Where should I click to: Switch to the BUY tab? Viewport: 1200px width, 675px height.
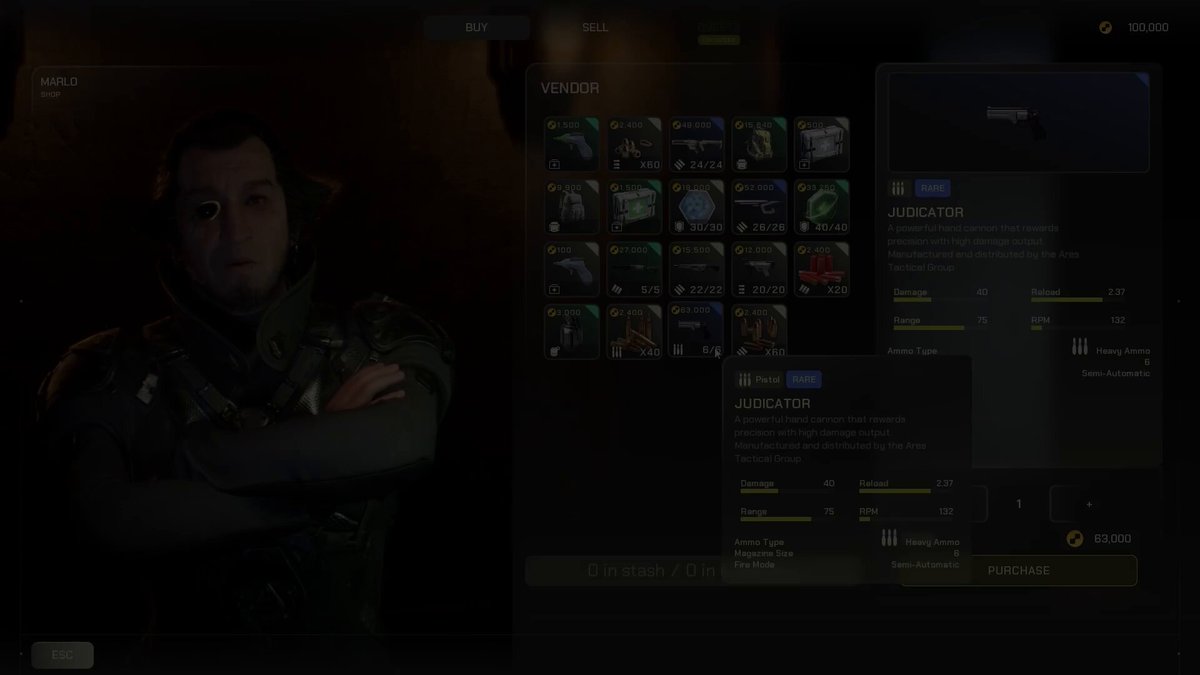tap(476, 27)
